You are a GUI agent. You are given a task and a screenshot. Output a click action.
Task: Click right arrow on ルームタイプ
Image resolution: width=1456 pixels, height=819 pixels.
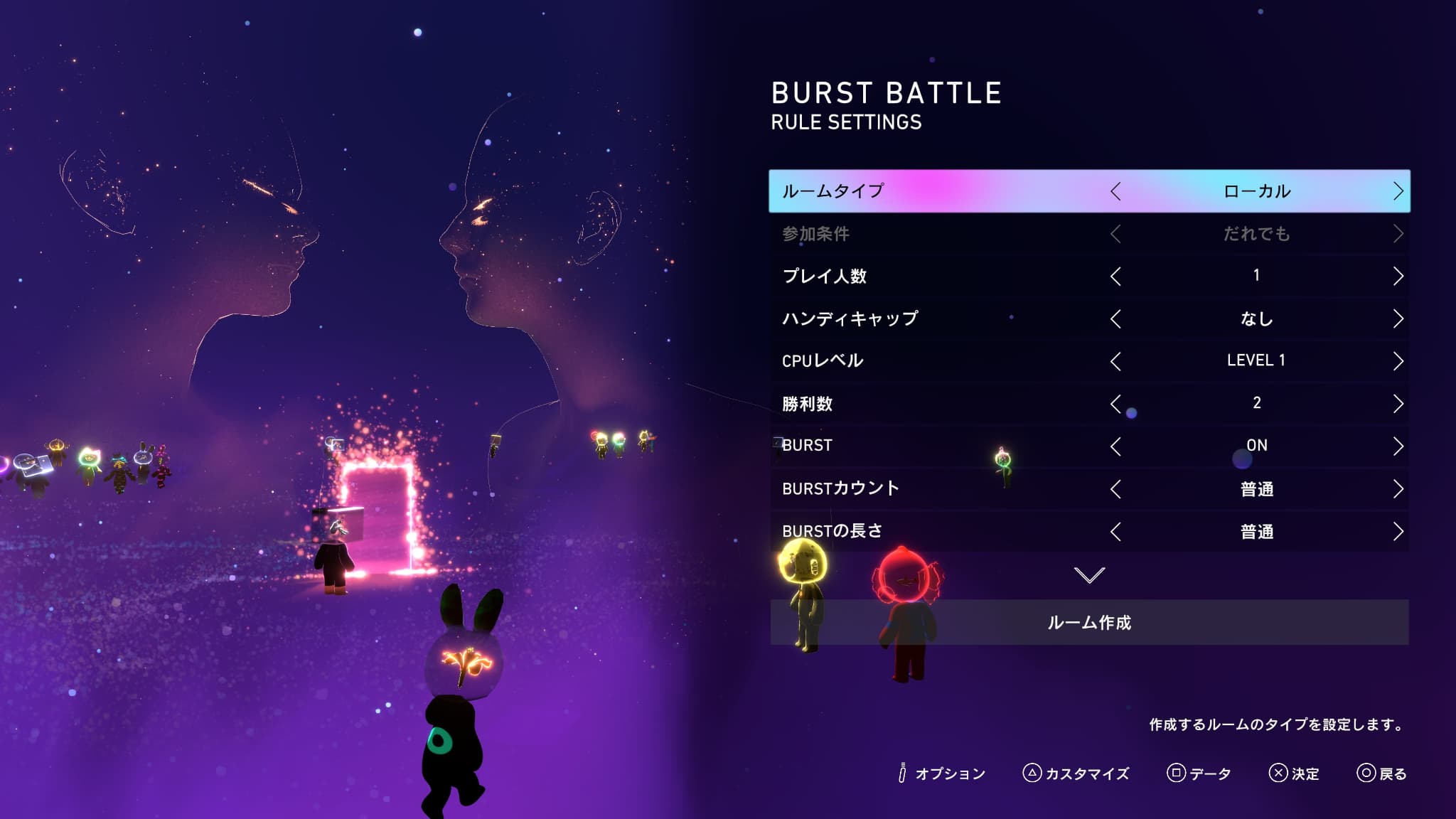pos(1398,191)
